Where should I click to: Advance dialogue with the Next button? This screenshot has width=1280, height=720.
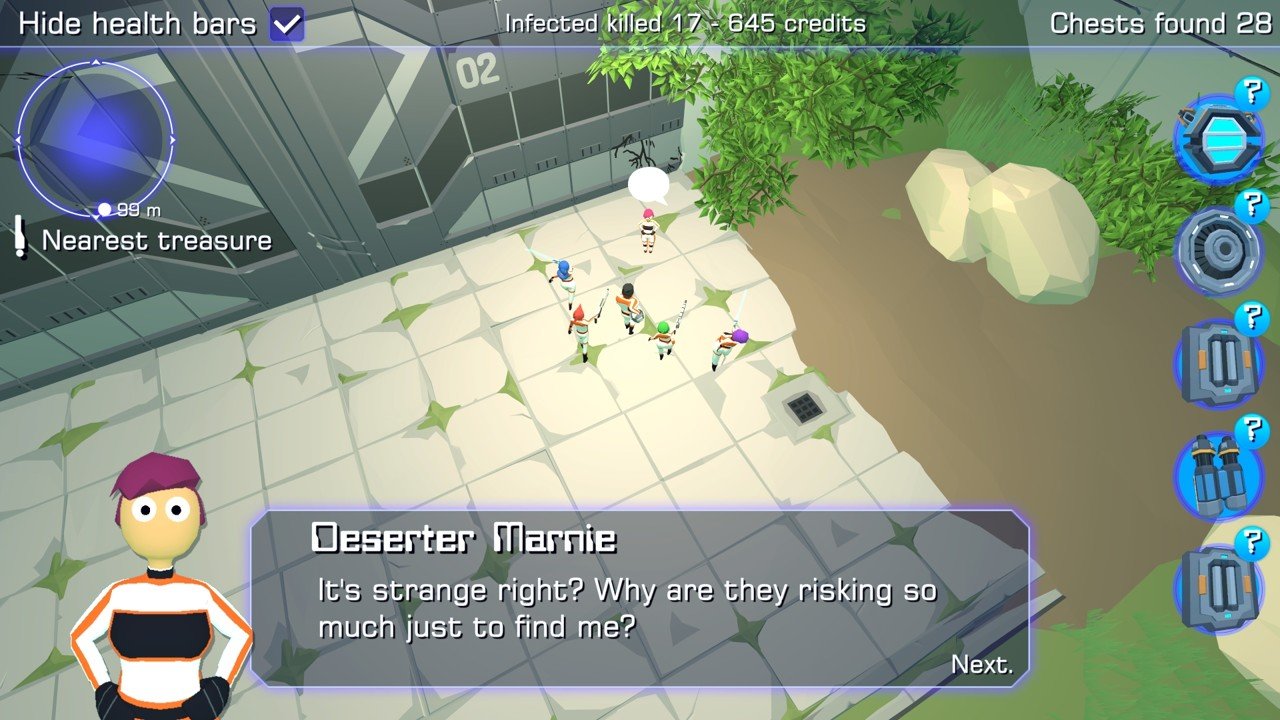(x=981, y=664)
